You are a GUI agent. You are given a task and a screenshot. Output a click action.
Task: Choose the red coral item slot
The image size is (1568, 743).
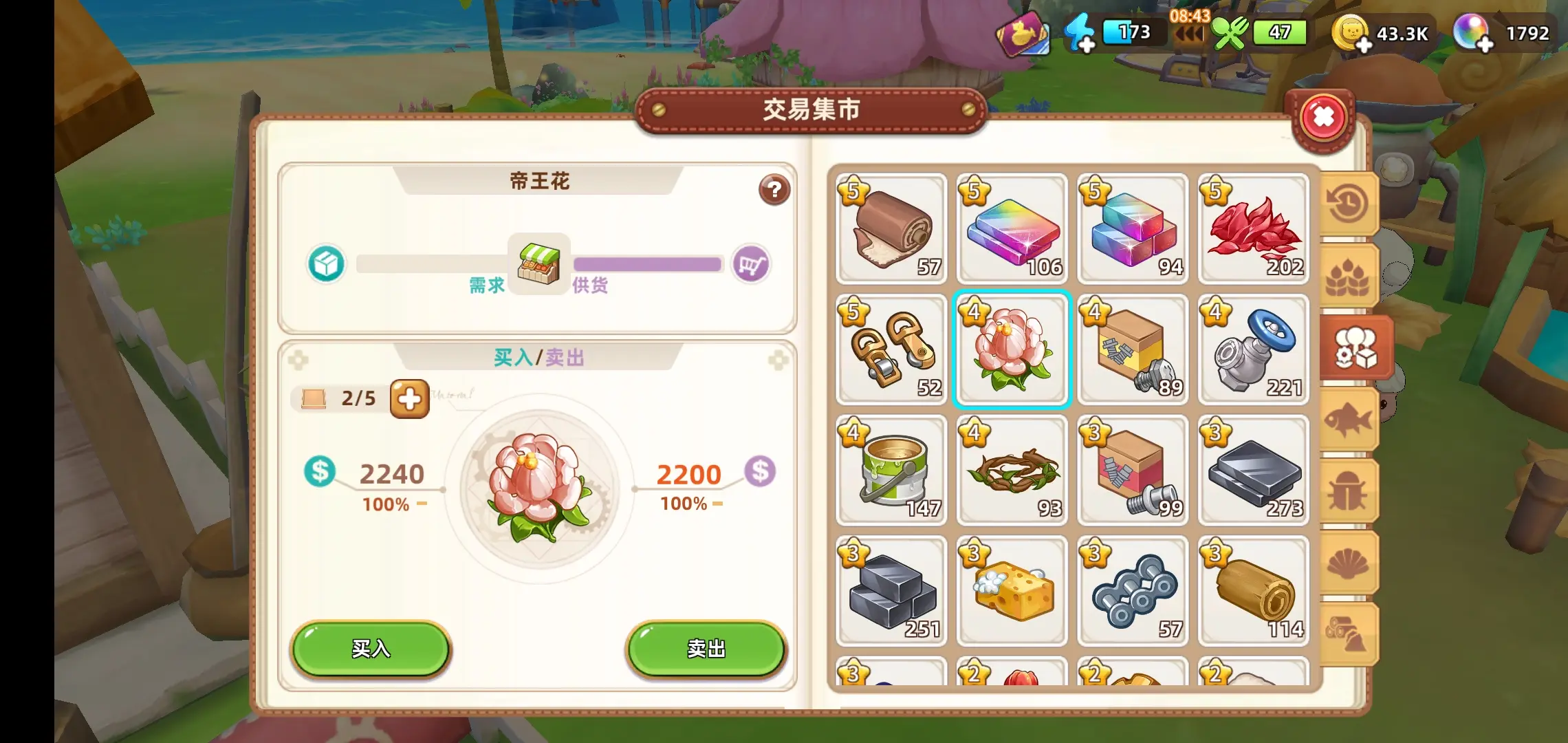[1253, 229]
